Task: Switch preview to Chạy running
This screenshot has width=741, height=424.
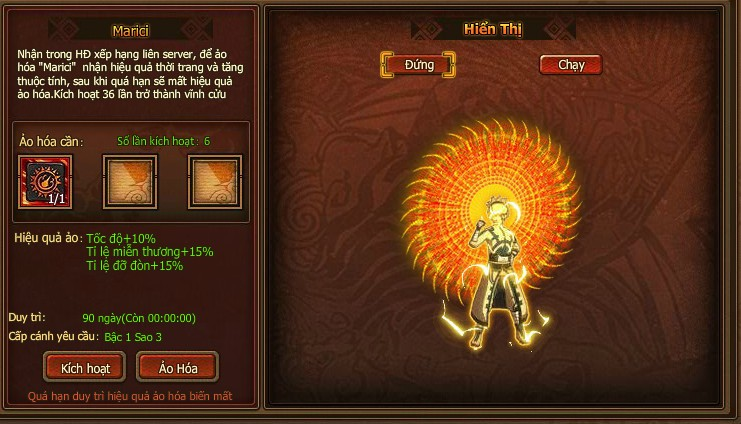Action: [570, 65]
